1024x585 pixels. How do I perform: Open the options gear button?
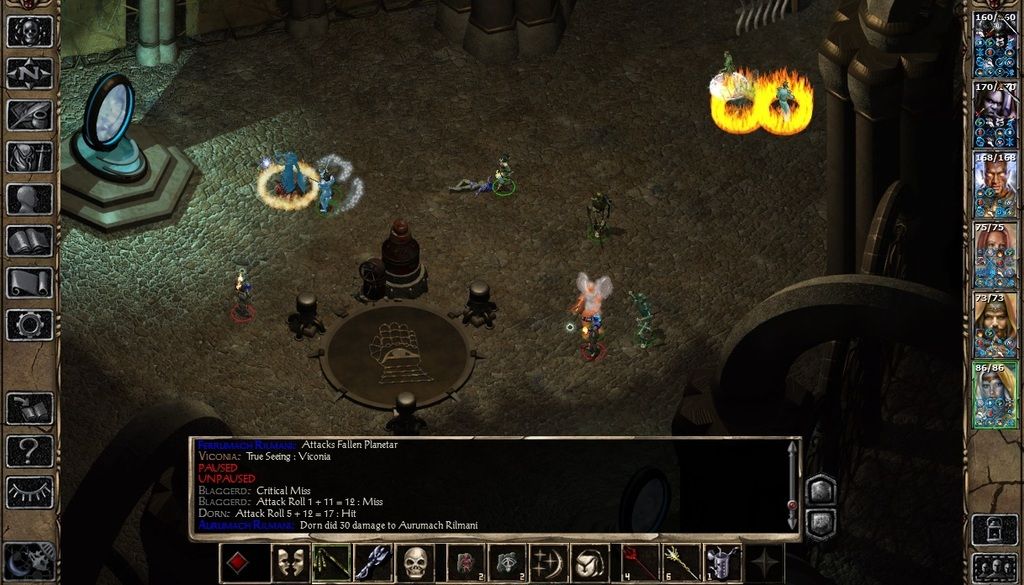29,325
